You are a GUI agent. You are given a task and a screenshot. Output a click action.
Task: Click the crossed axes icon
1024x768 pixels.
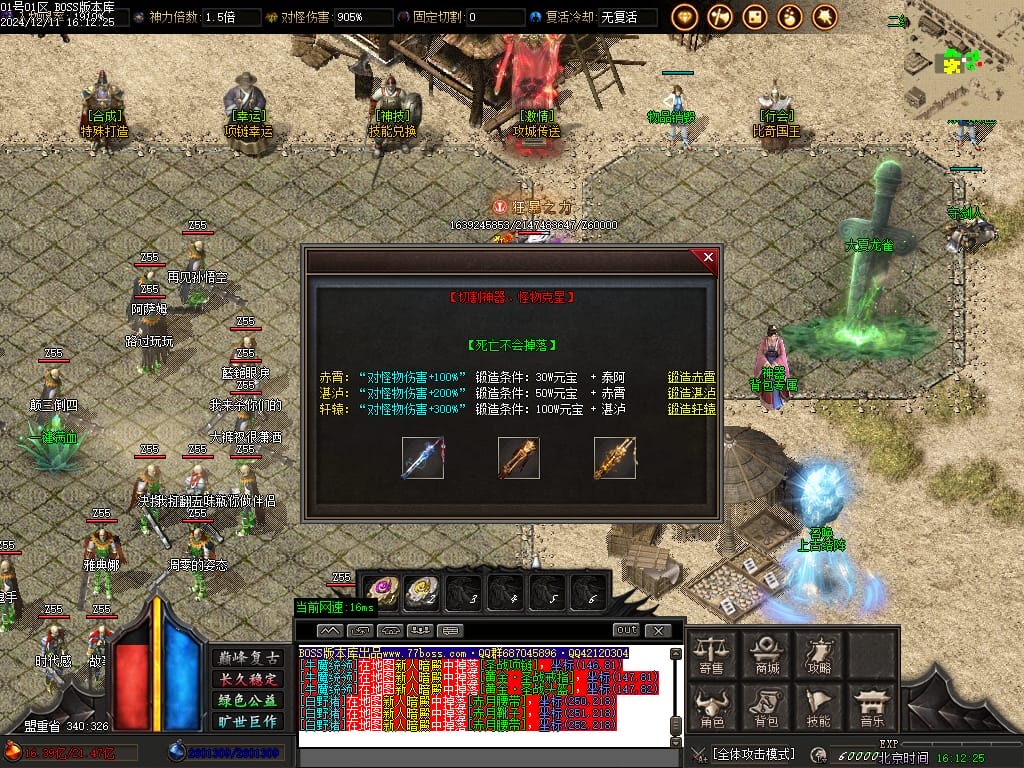pos(720,16)
